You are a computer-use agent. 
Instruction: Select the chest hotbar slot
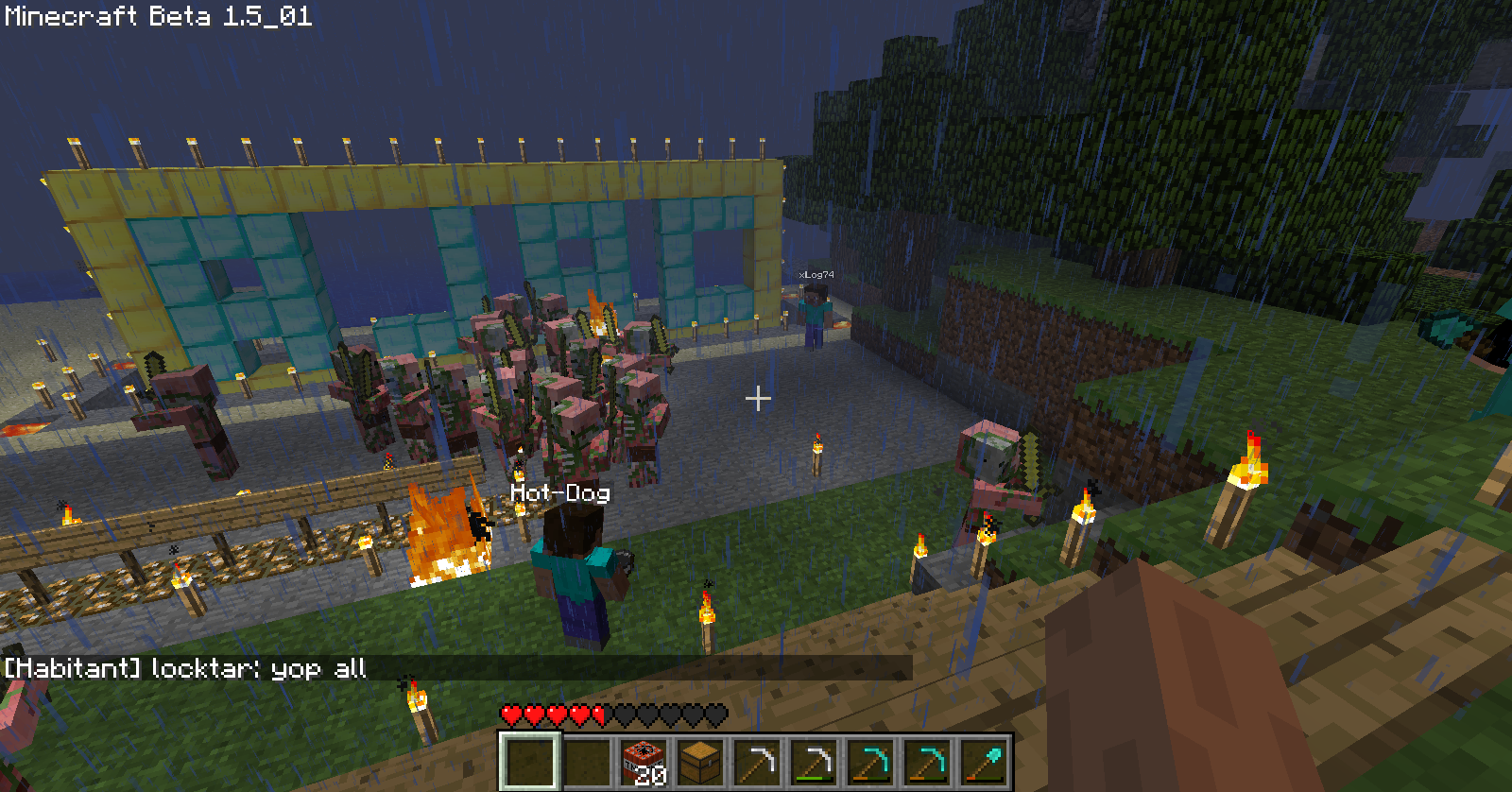point(700,762)
